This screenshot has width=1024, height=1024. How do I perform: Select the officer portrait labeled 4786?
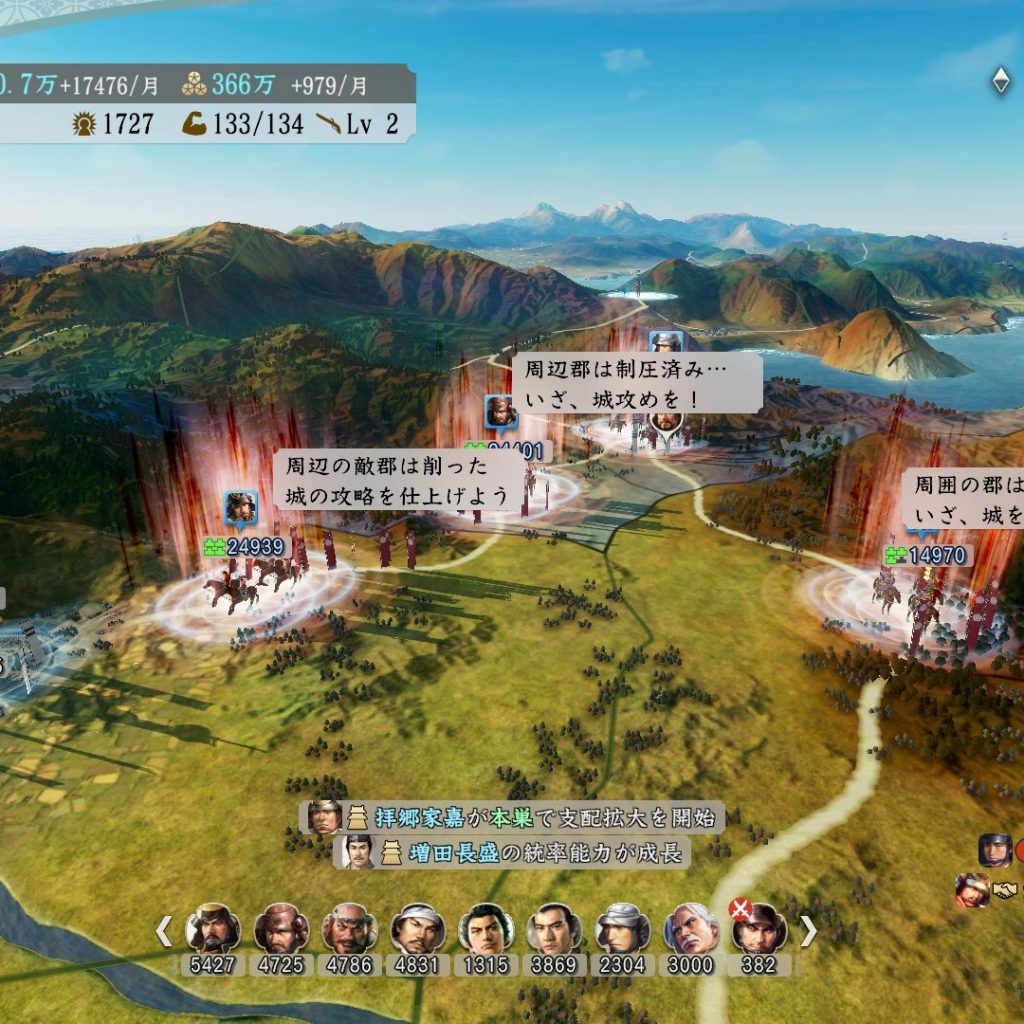[349, 929]
